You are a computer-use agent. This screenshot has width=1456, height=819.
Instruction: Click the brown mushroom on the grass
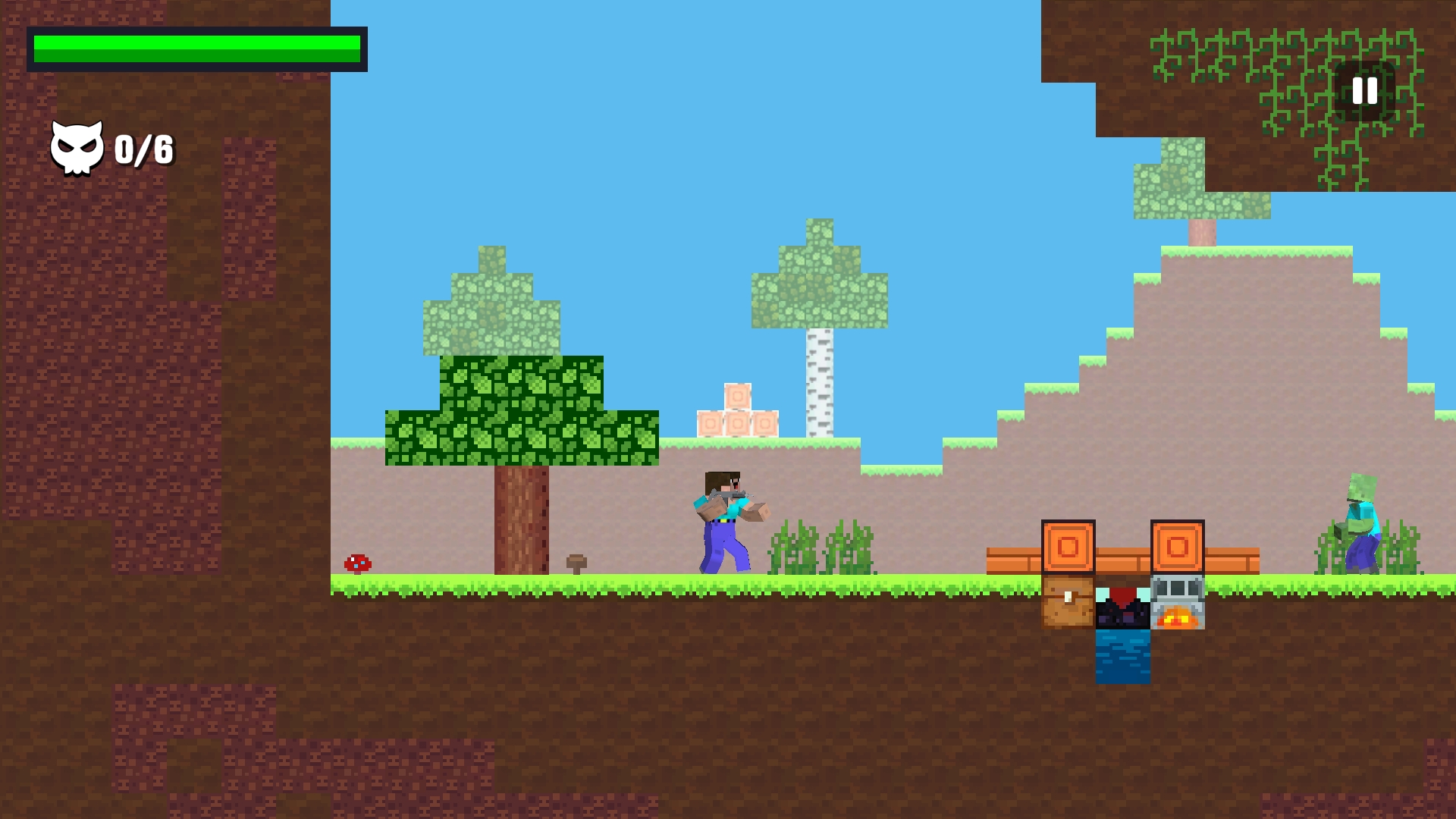(x=577, y=562)
